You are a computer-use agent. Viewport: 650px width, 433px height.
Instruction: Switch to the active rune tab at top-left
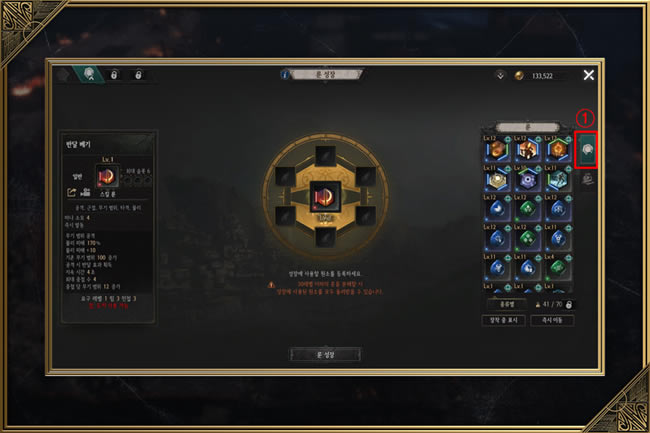[x=89, y=74]
